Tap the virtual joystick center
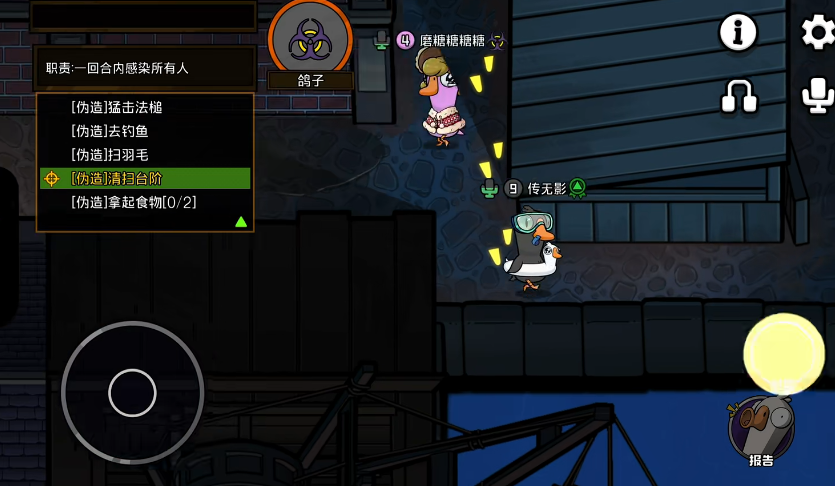Viewport: 835px width, 486px height. pyautogui.click(x=132, y=392)
